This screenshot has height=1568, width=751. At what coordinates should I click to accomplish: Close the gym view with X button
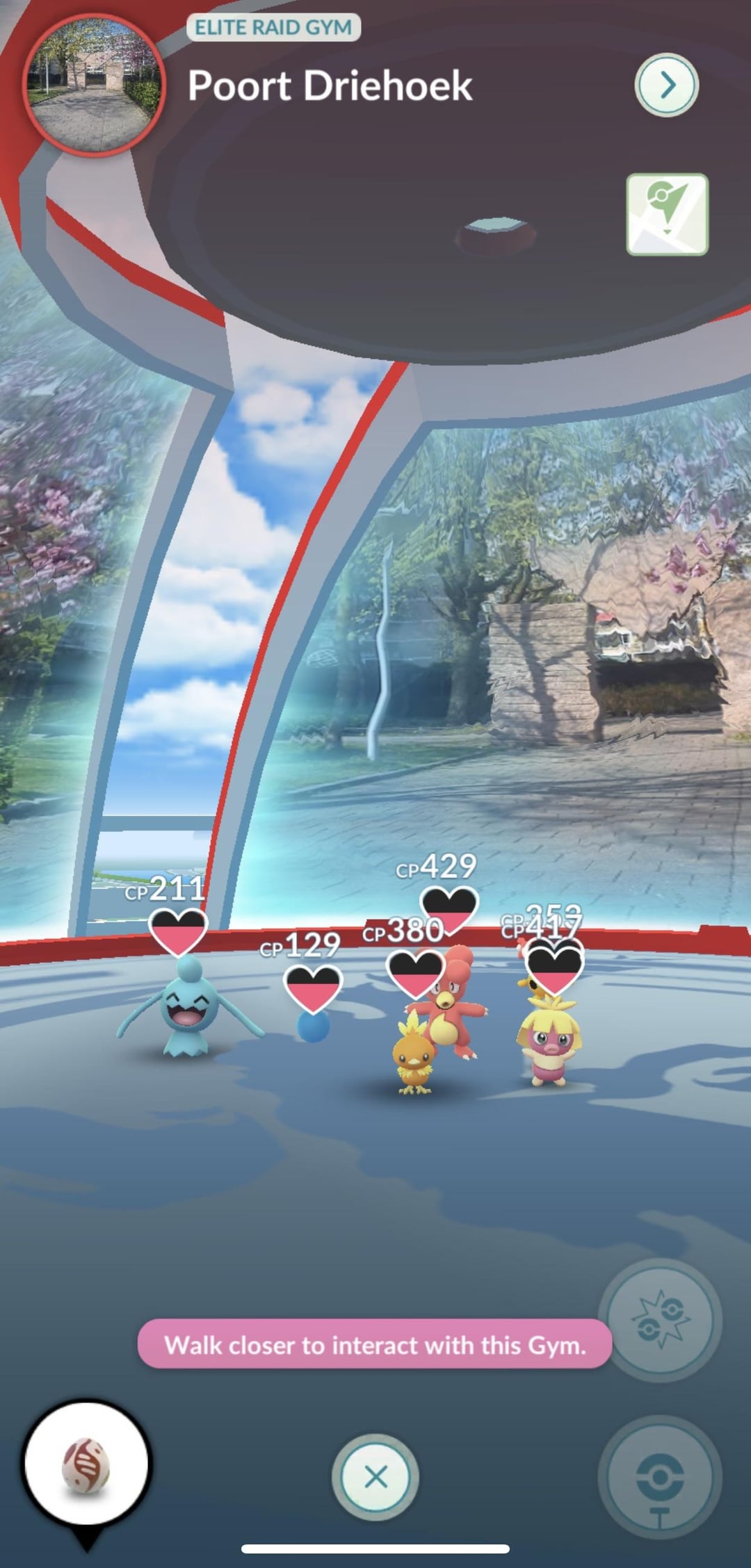375,1476
